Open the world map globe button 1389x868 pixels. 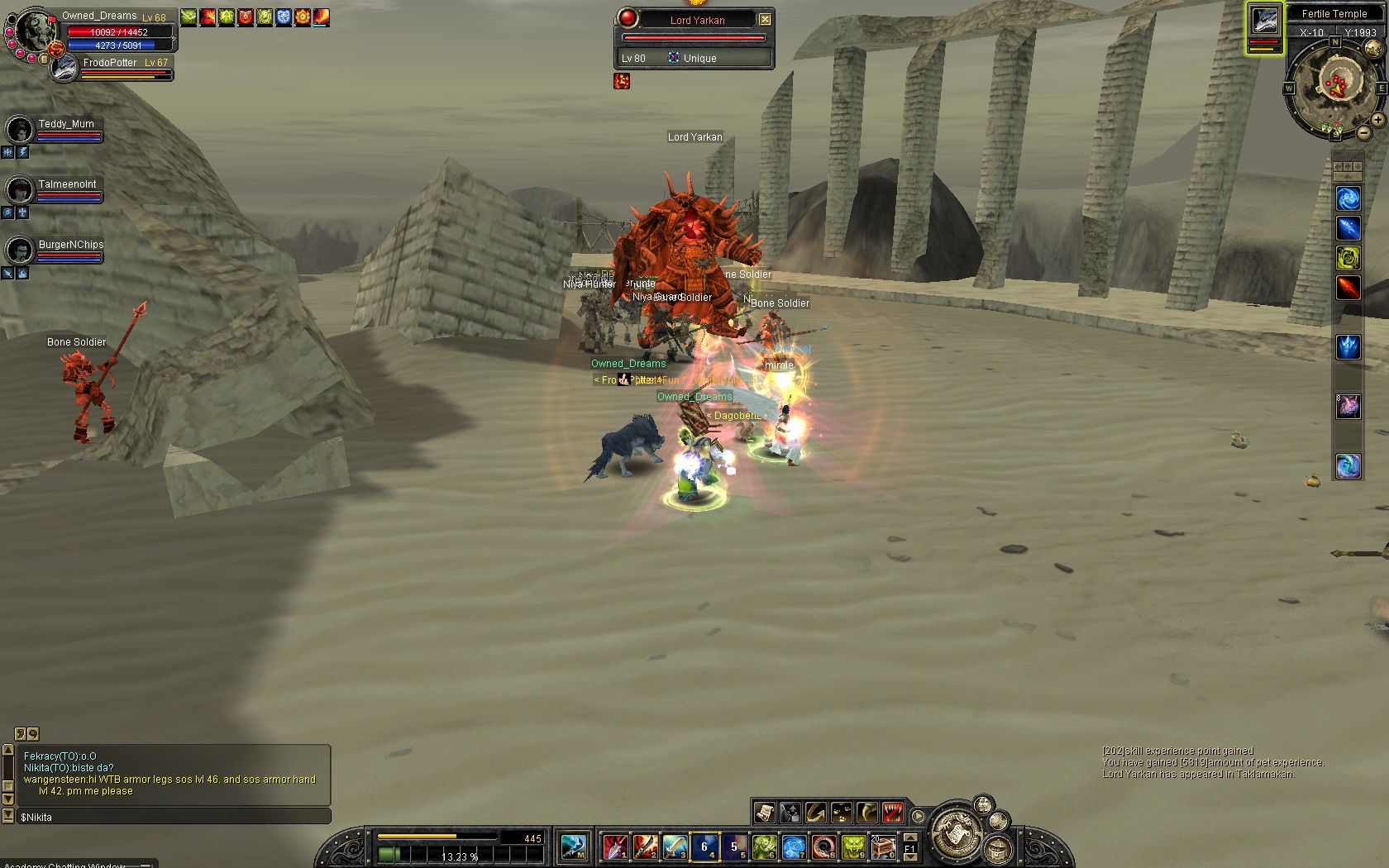1372,48
